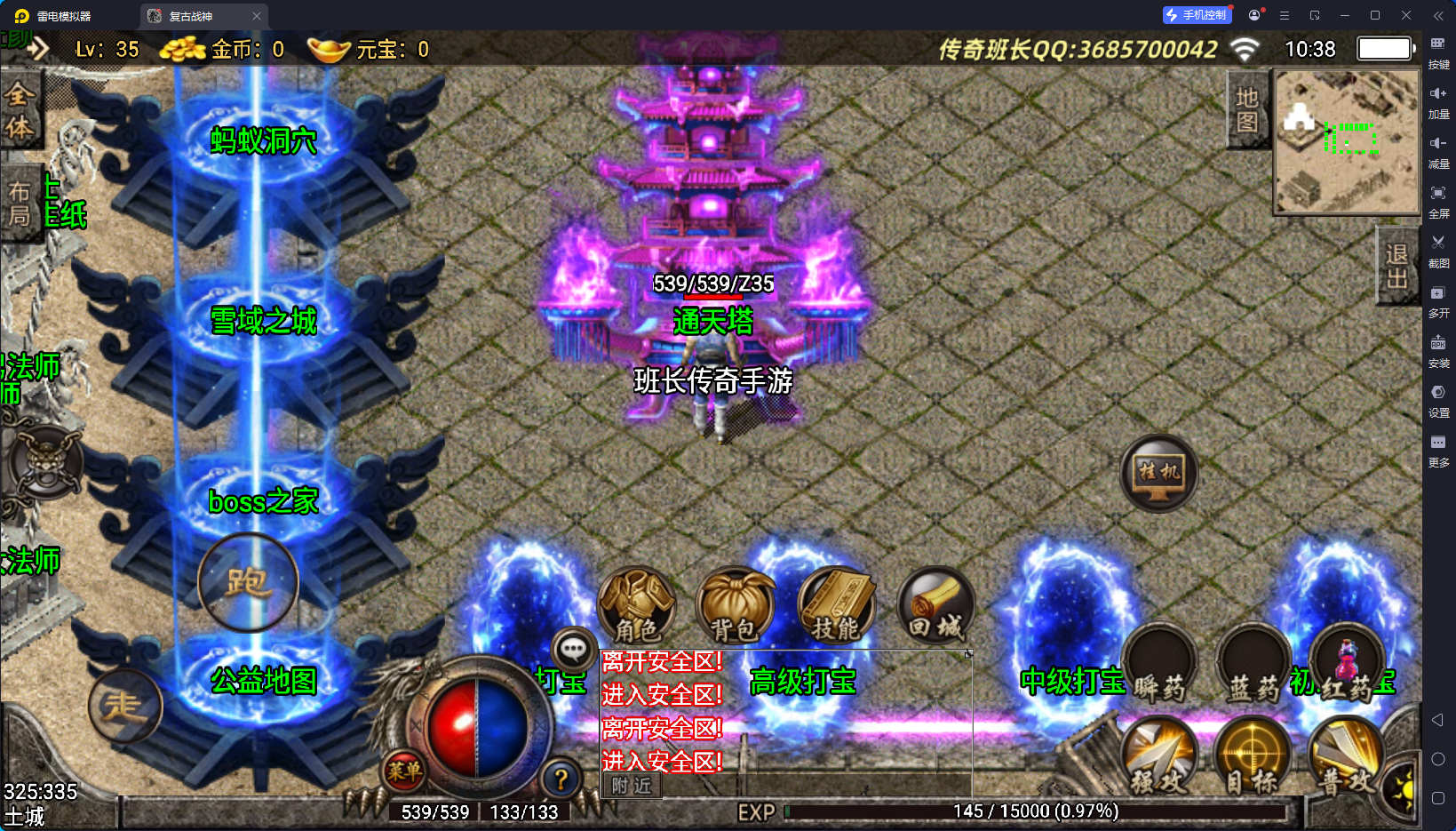This screenshot has height=831, width=1456.
Task: Switch to 跑 run mode
Action: (x=248, y=583)
